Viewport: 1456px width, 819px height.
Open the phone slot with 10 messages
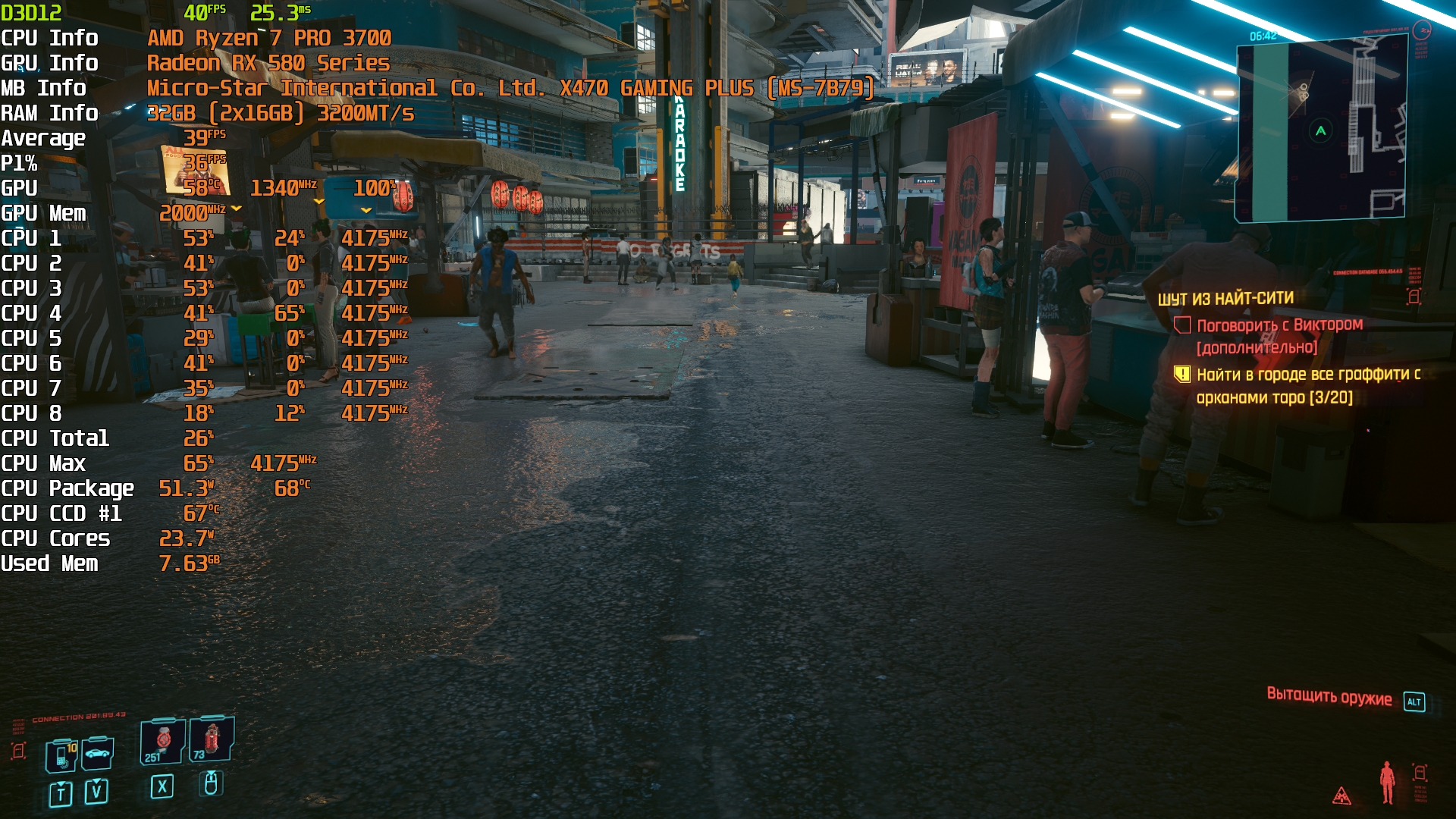[x=61, y=756]
